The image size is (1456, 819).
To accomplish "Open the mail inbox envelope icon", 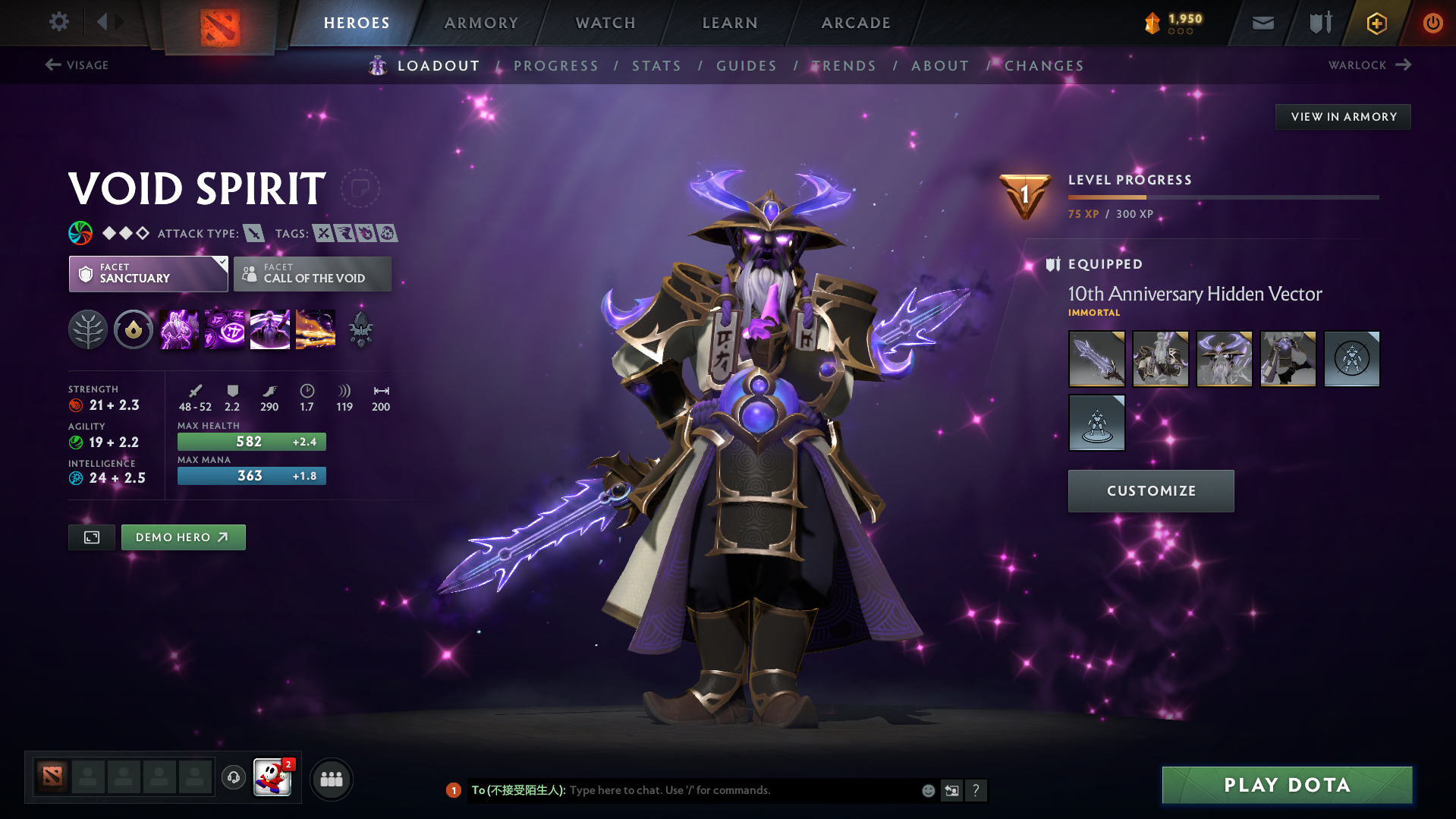I will (x=1262, y=22).
